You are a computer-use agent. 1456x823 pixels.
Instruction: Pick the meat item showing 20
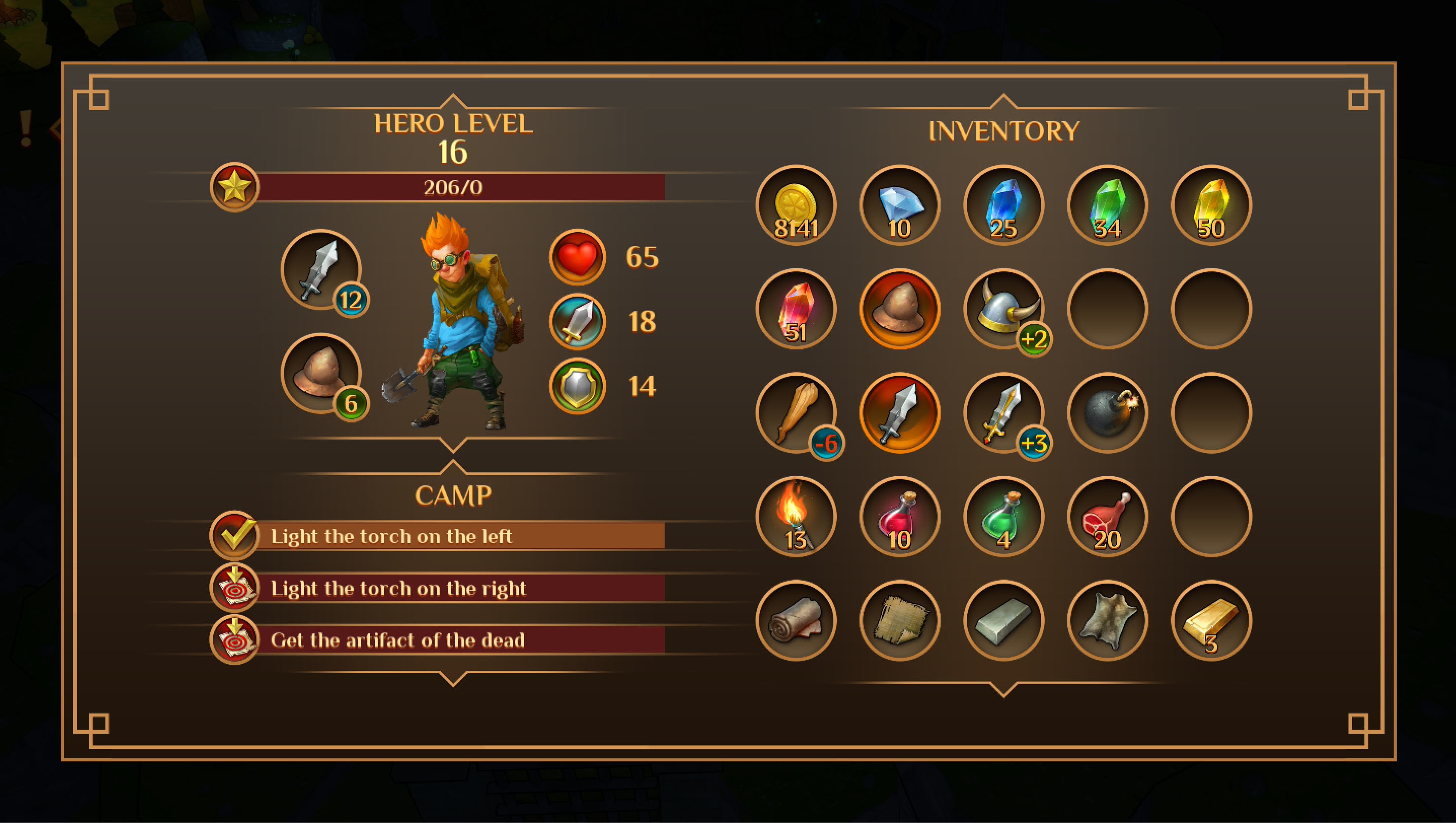1108,516
